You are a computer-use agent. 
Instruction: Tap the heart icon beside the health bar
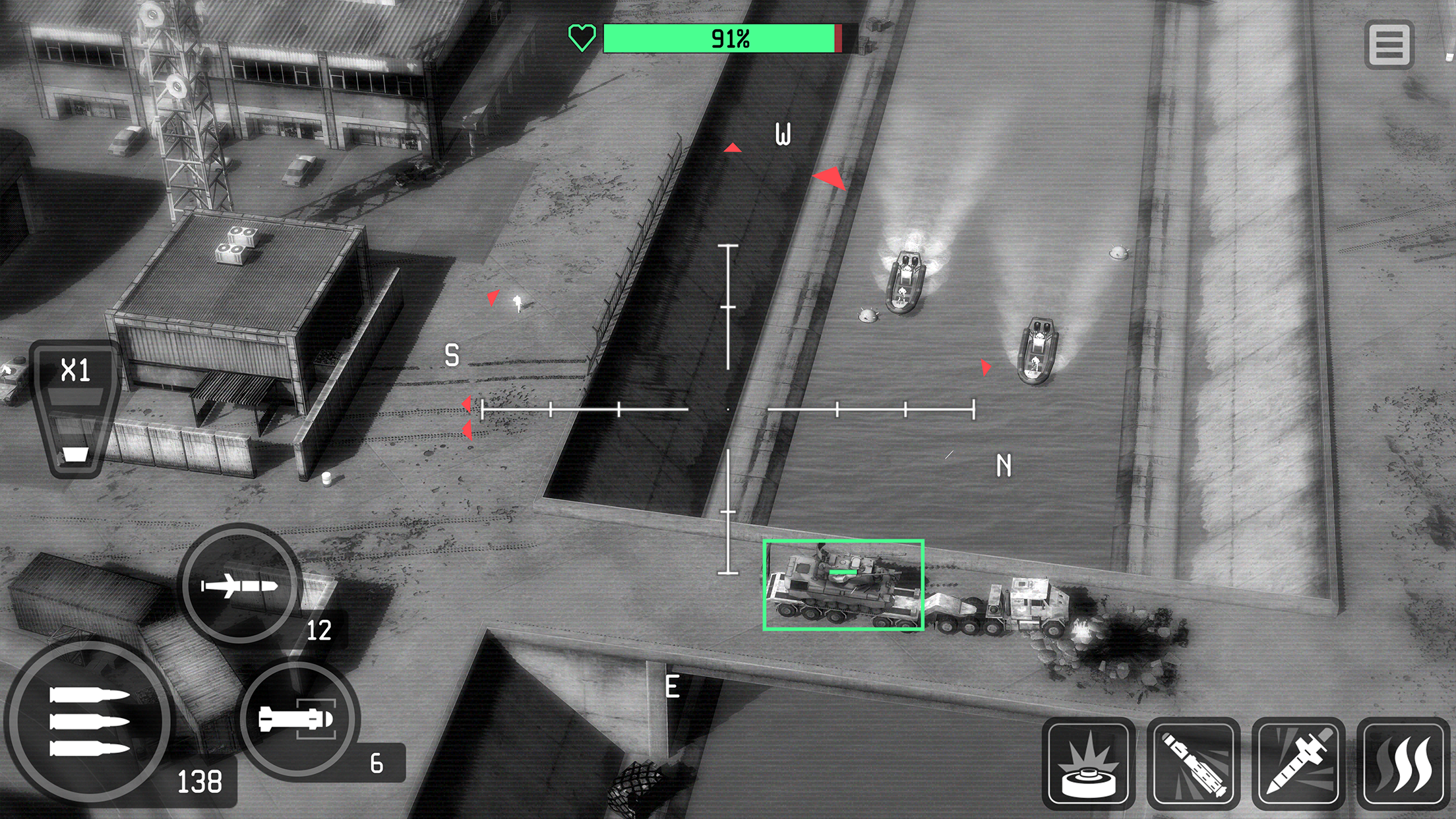(582, 40)
